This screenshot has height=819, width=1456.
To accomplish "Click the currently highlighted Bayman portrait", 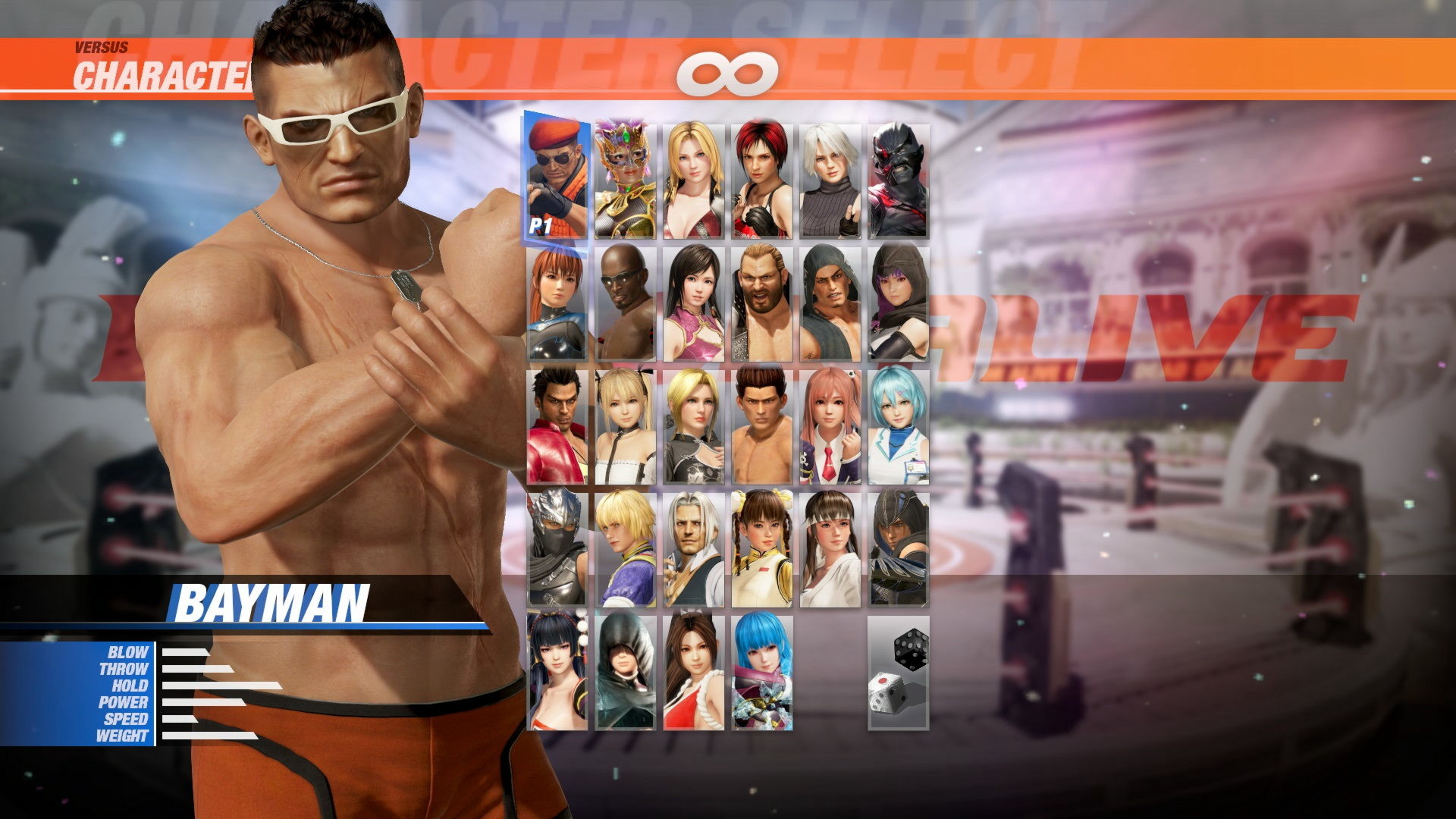I will click(x=557, y=174).
